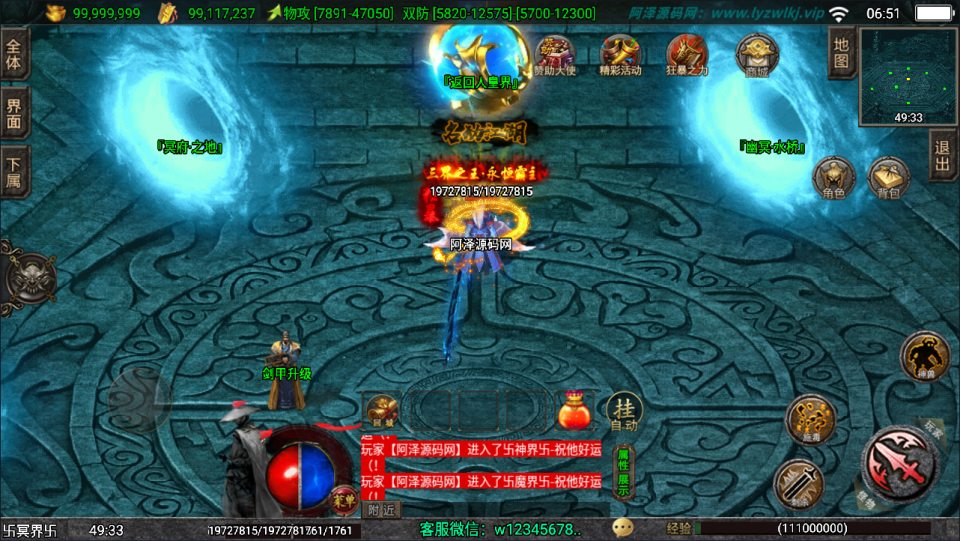
Task: Open the 精彩活动 events icon
Action: click(x=620, y=53)
